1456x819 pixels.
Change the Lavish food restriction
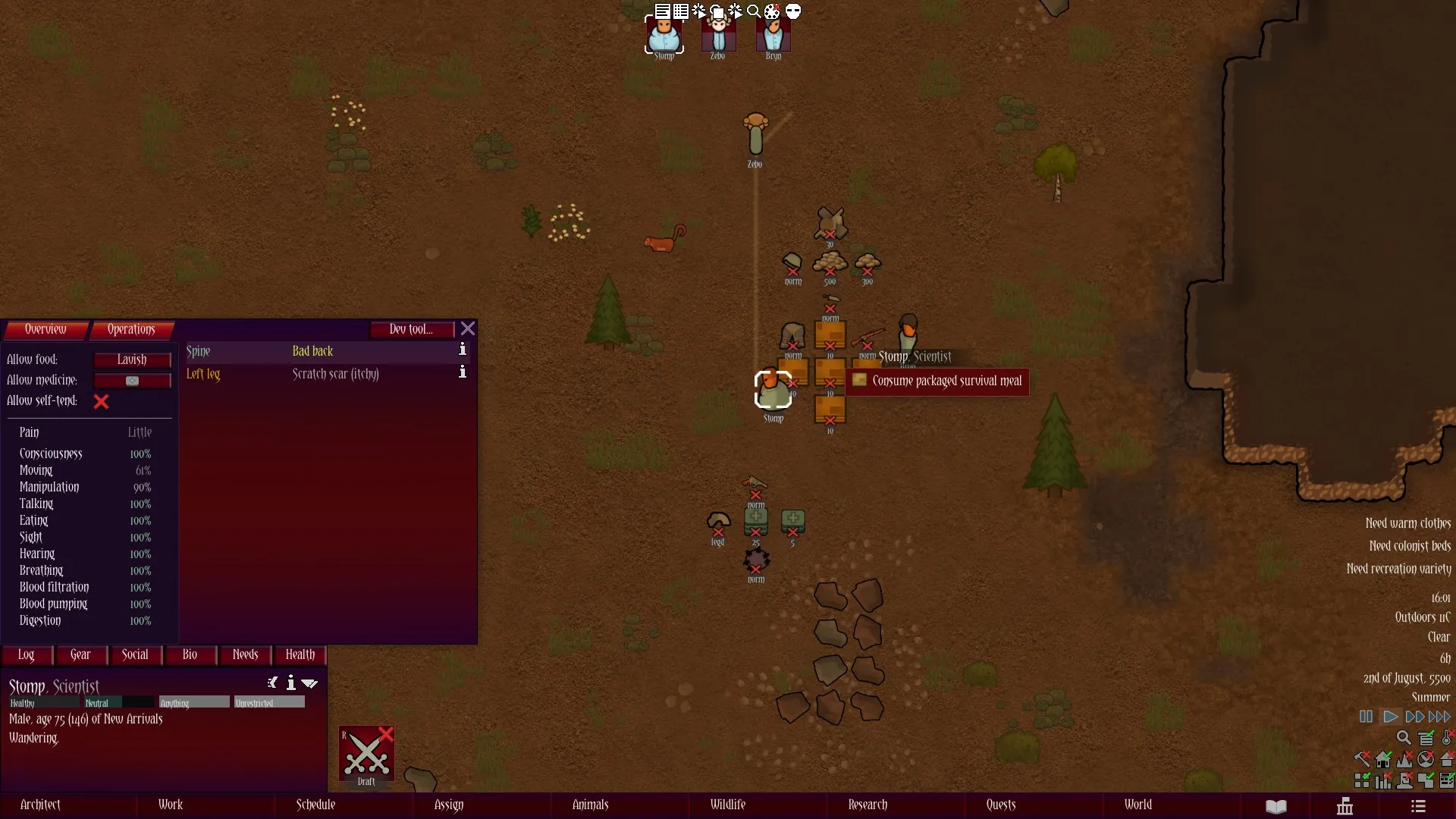pos(132,359)
